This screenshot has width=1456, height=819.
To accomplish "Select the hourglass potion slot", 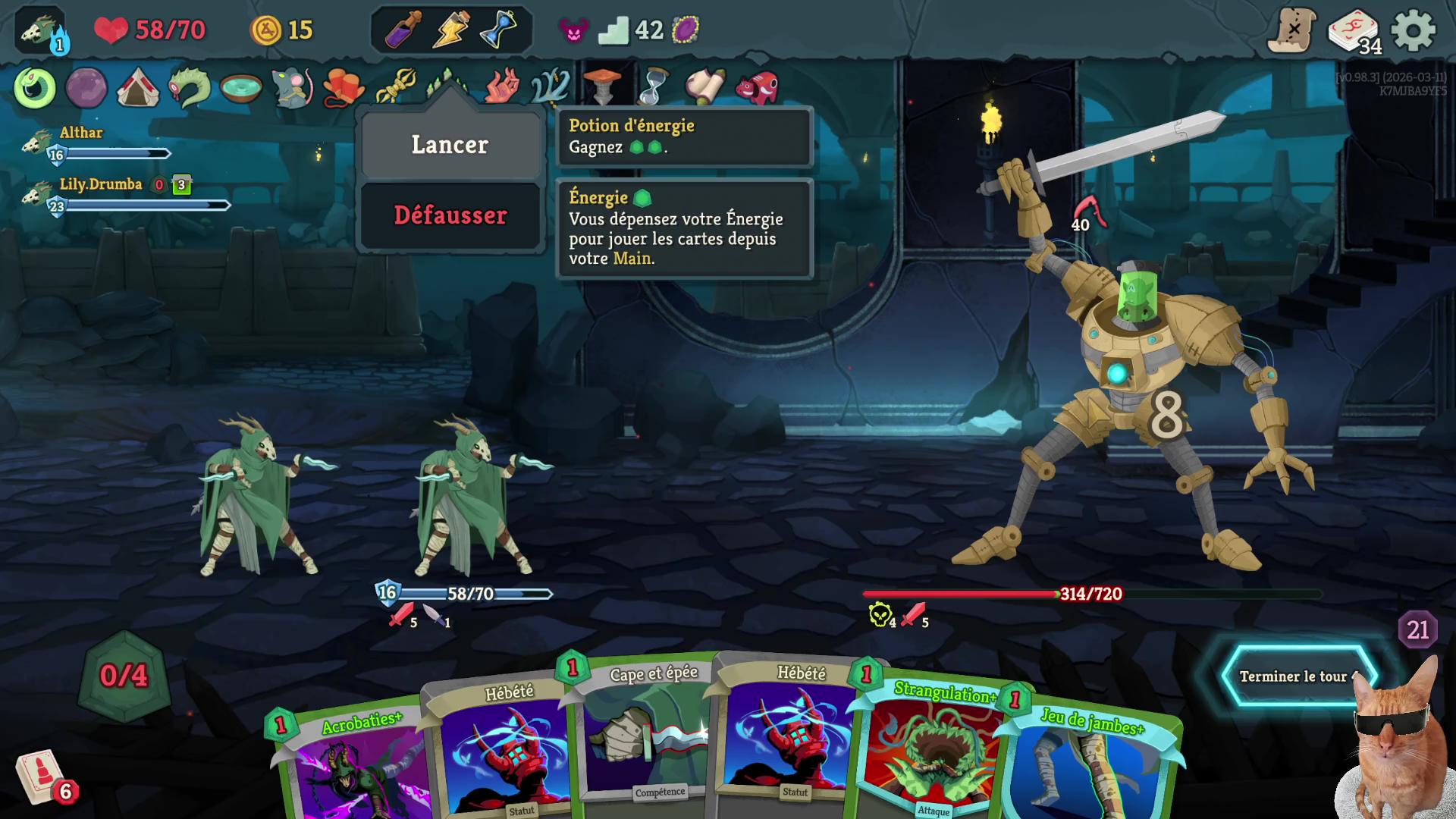I will (498, 30).
